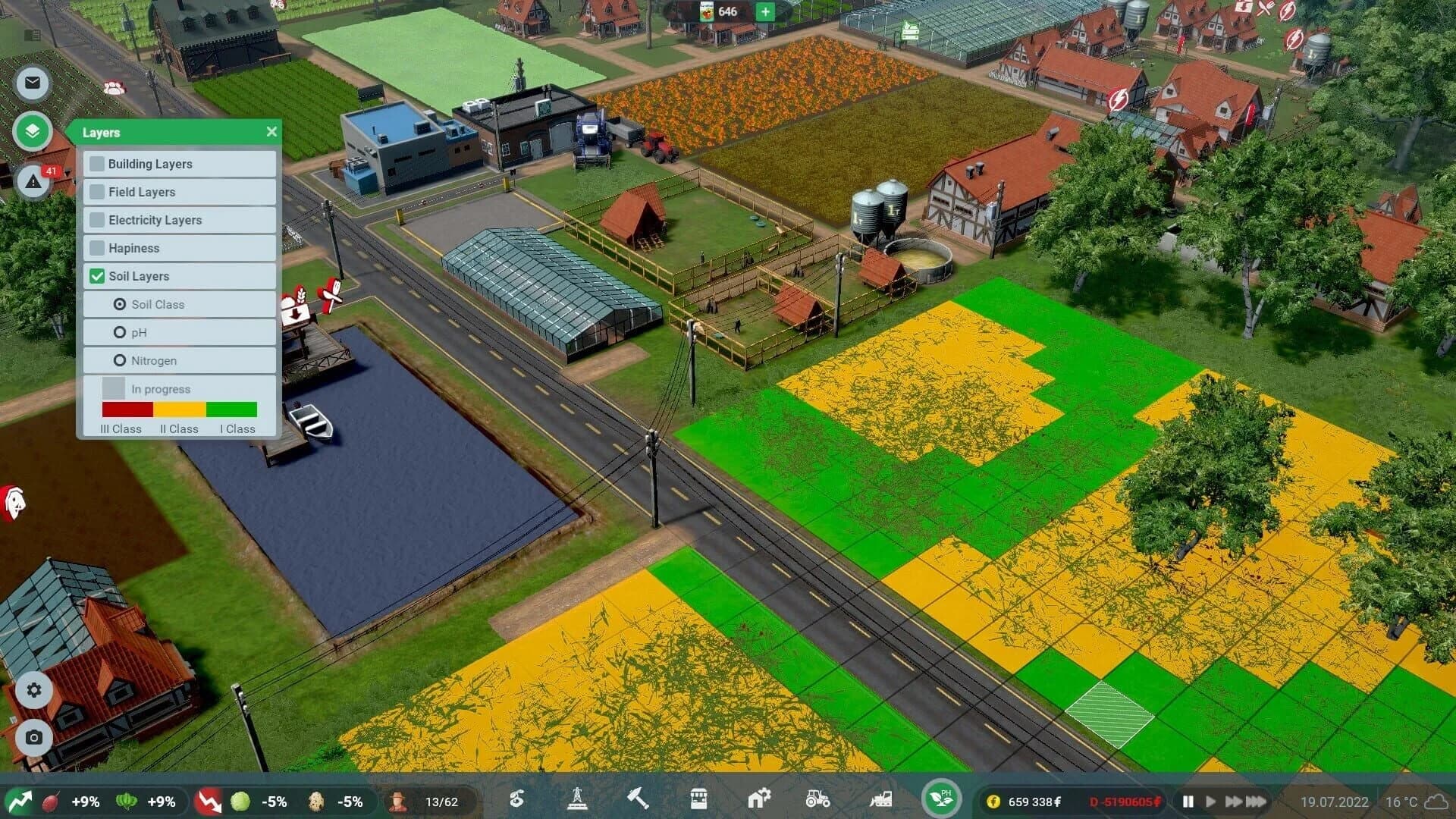Close the Layers panel

point(271,131)
